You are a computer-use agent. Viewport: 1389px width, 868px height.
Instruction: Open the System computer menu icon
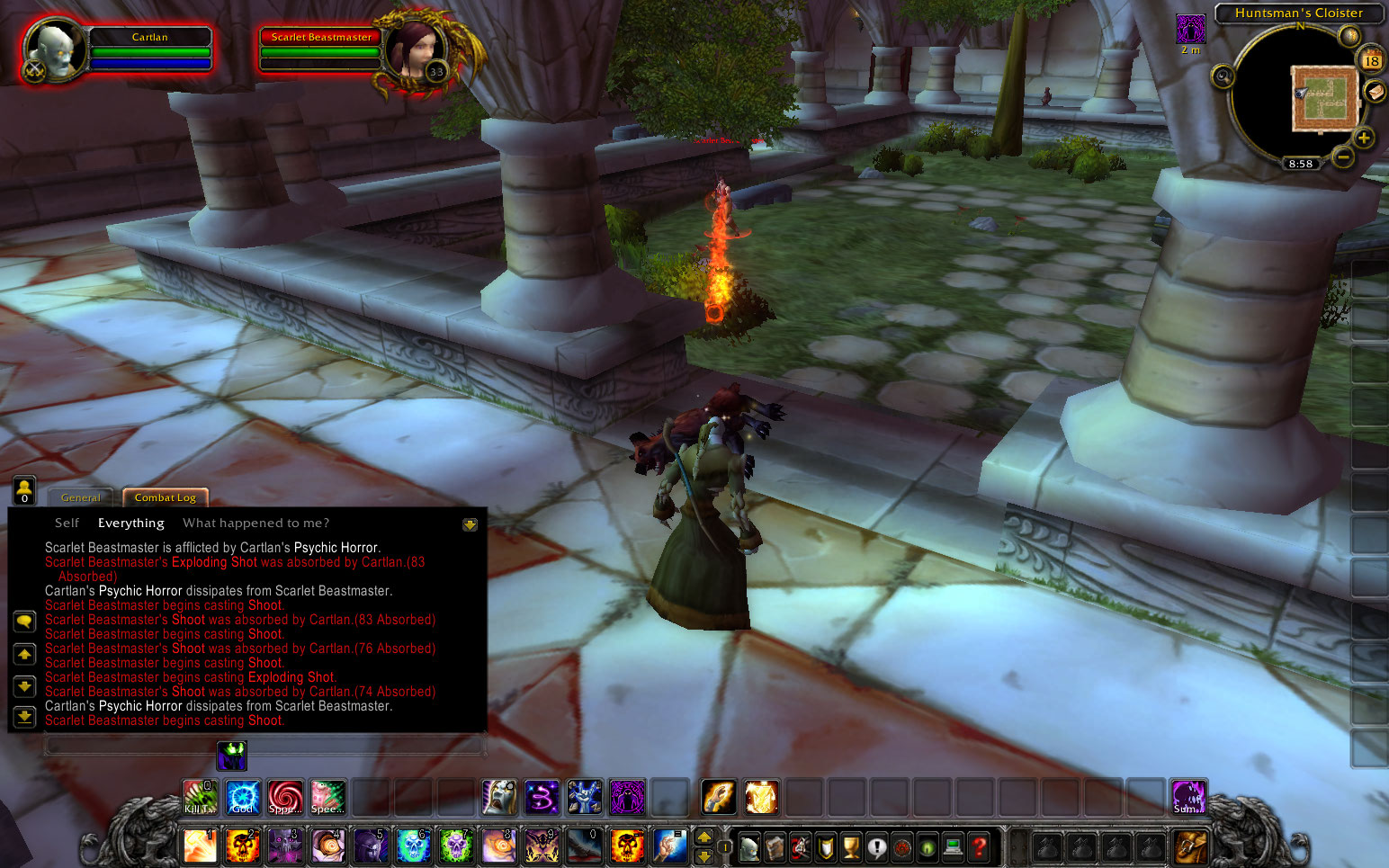(x=953, y=847)
